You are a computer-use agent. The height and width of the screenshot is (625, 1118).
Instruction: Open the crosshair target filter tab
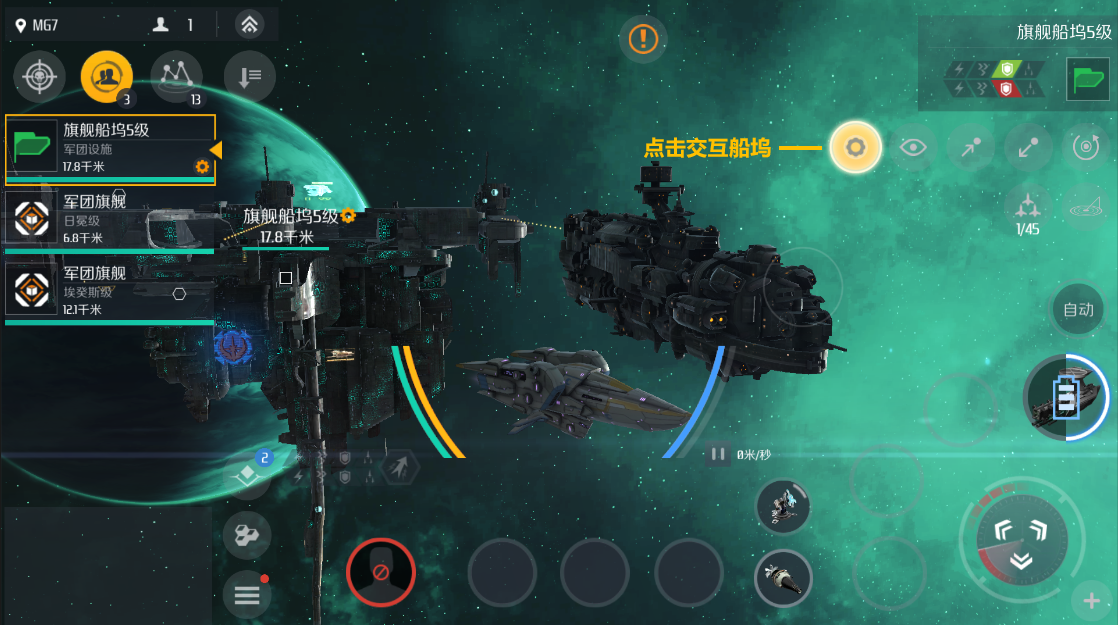click(40, 76)
